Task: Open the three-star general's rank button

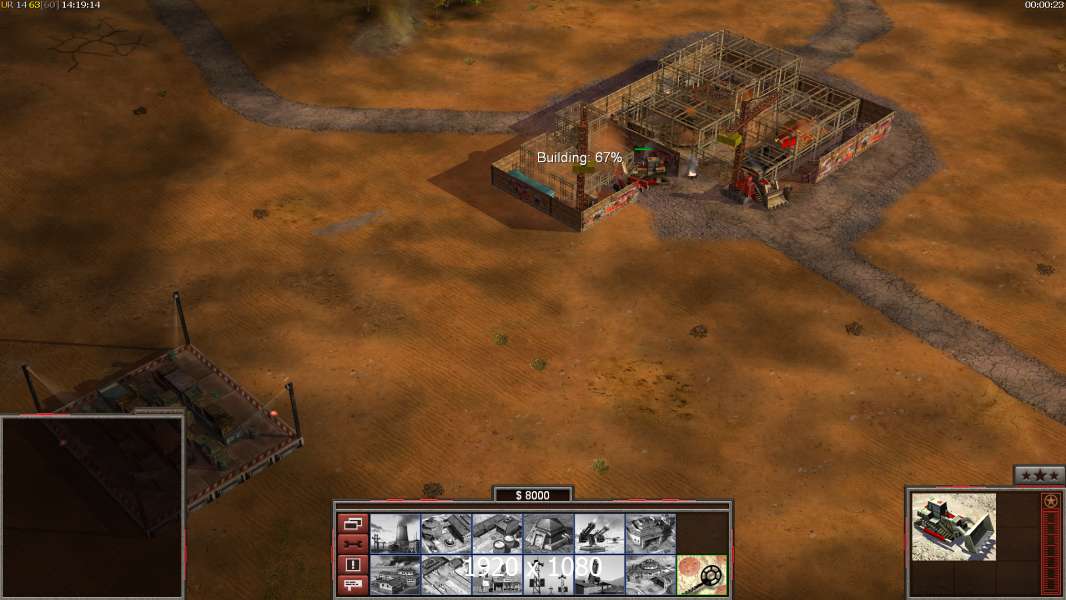Action: click(x=1038, y=475)
